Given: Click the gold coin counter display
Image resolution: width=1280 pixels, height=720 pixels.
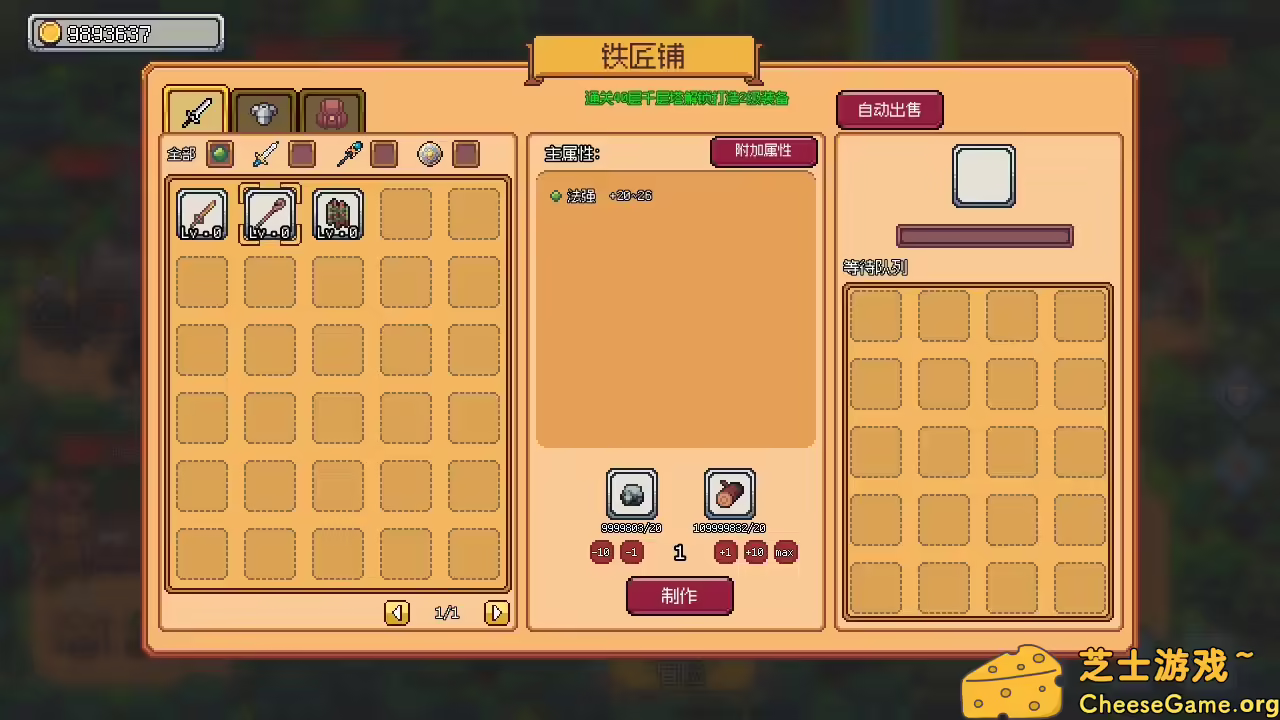Looking at the screenshot, I should point(124,32).
